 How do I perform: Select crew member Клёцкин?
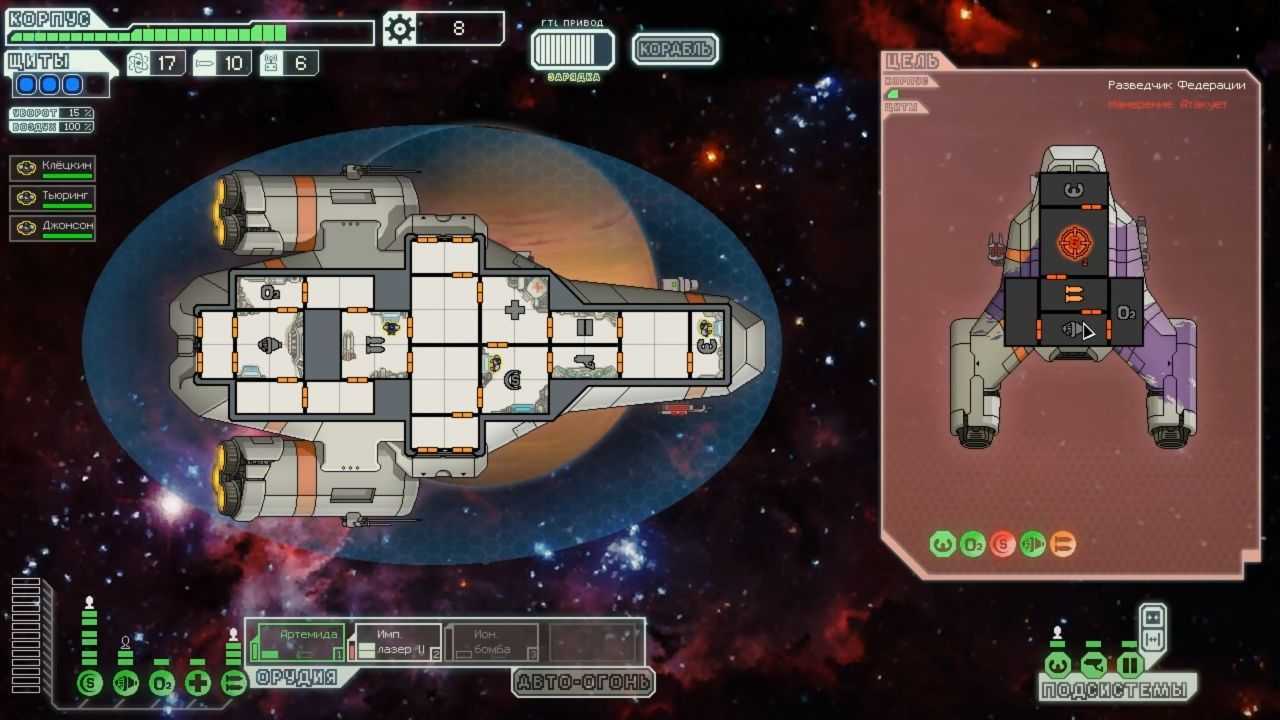[53, 168]
